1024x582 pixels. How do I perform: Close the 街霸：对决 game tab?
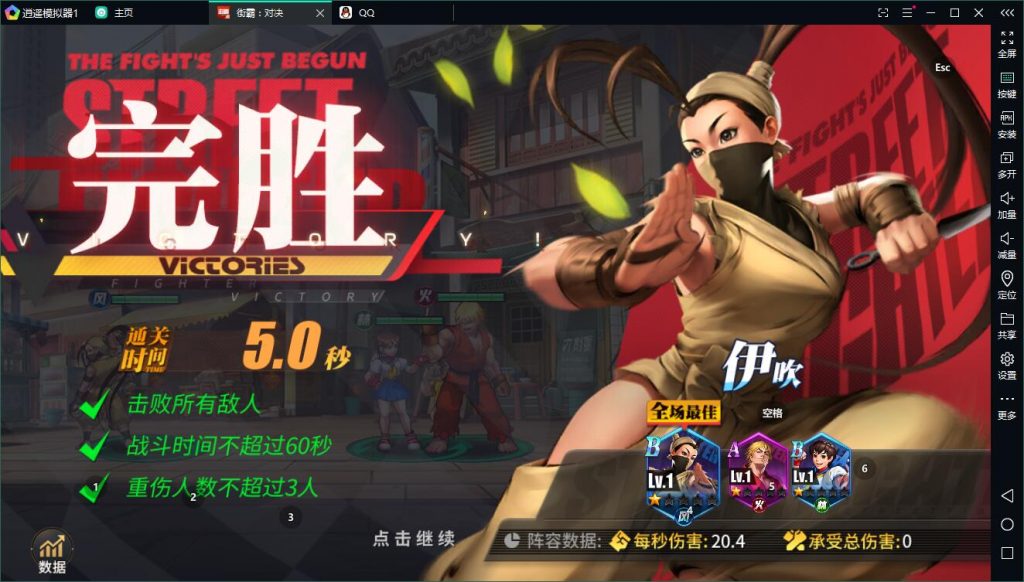point(320,12)
